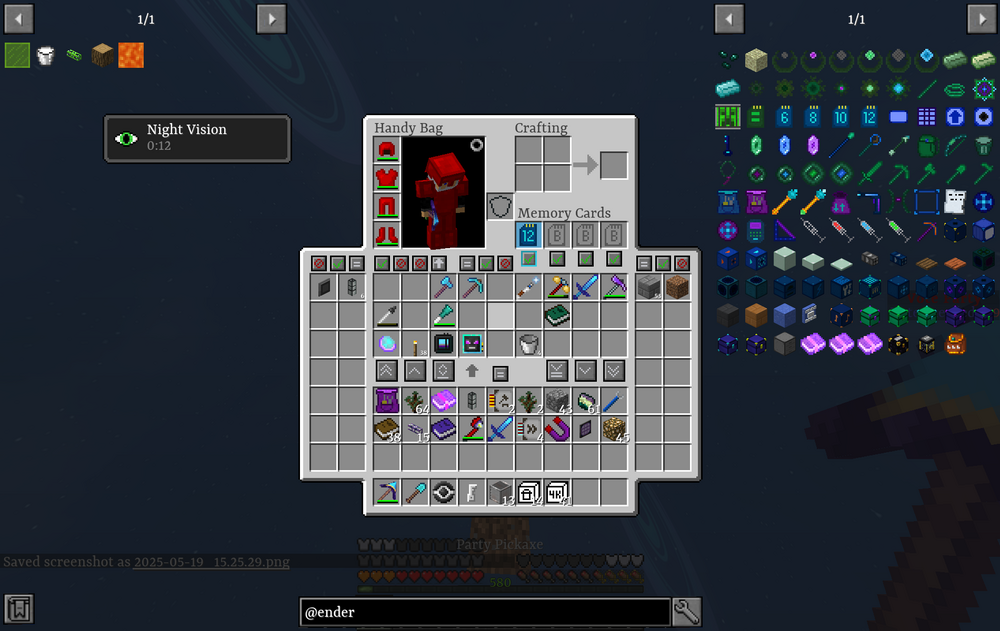Pick the orange chest monster item from list
The width and height of the screenshot is (1000, 631).
click(x=955, y=345)
